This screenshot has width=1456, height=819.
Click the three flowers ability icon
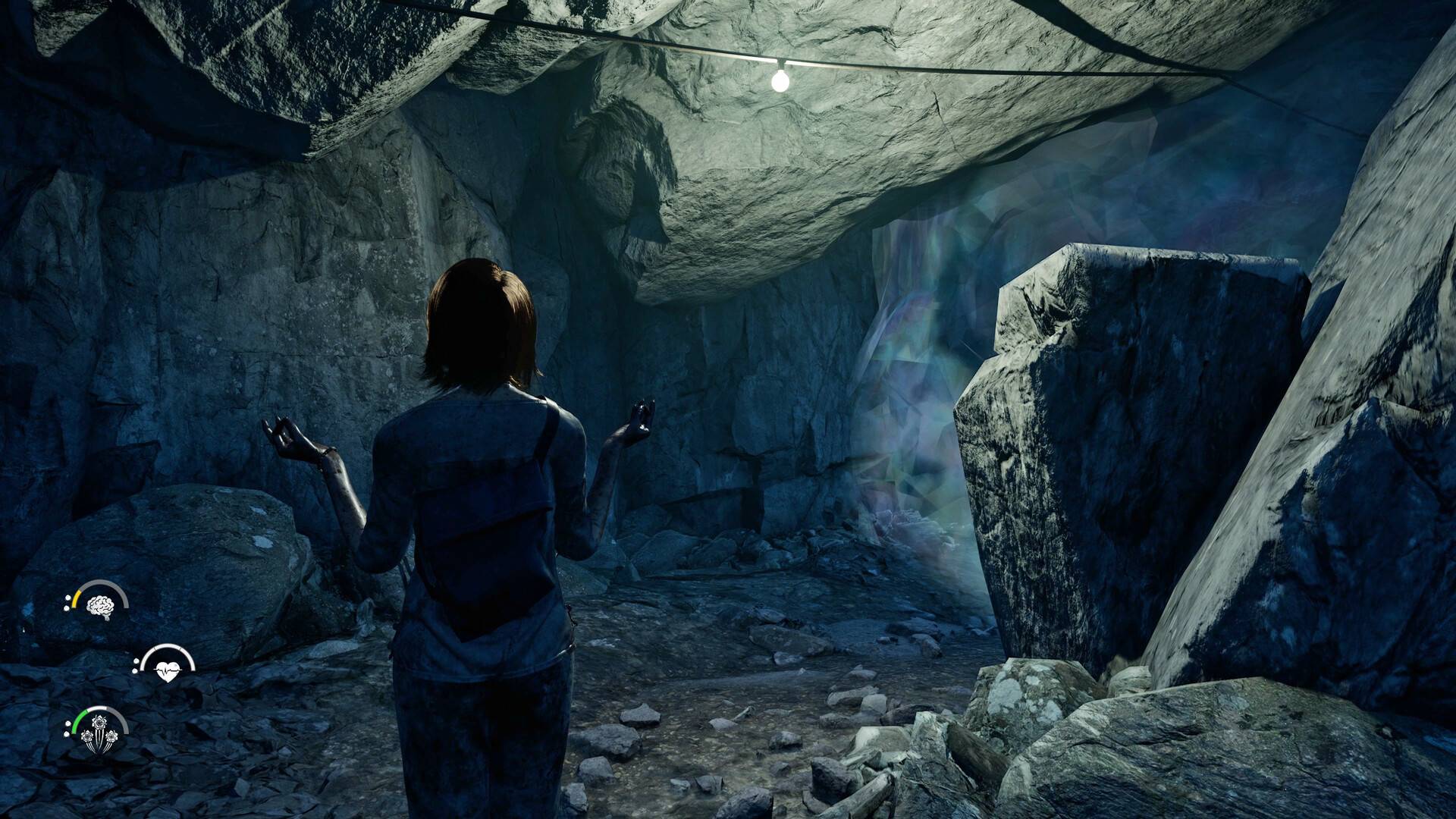(x=99, y=736)
